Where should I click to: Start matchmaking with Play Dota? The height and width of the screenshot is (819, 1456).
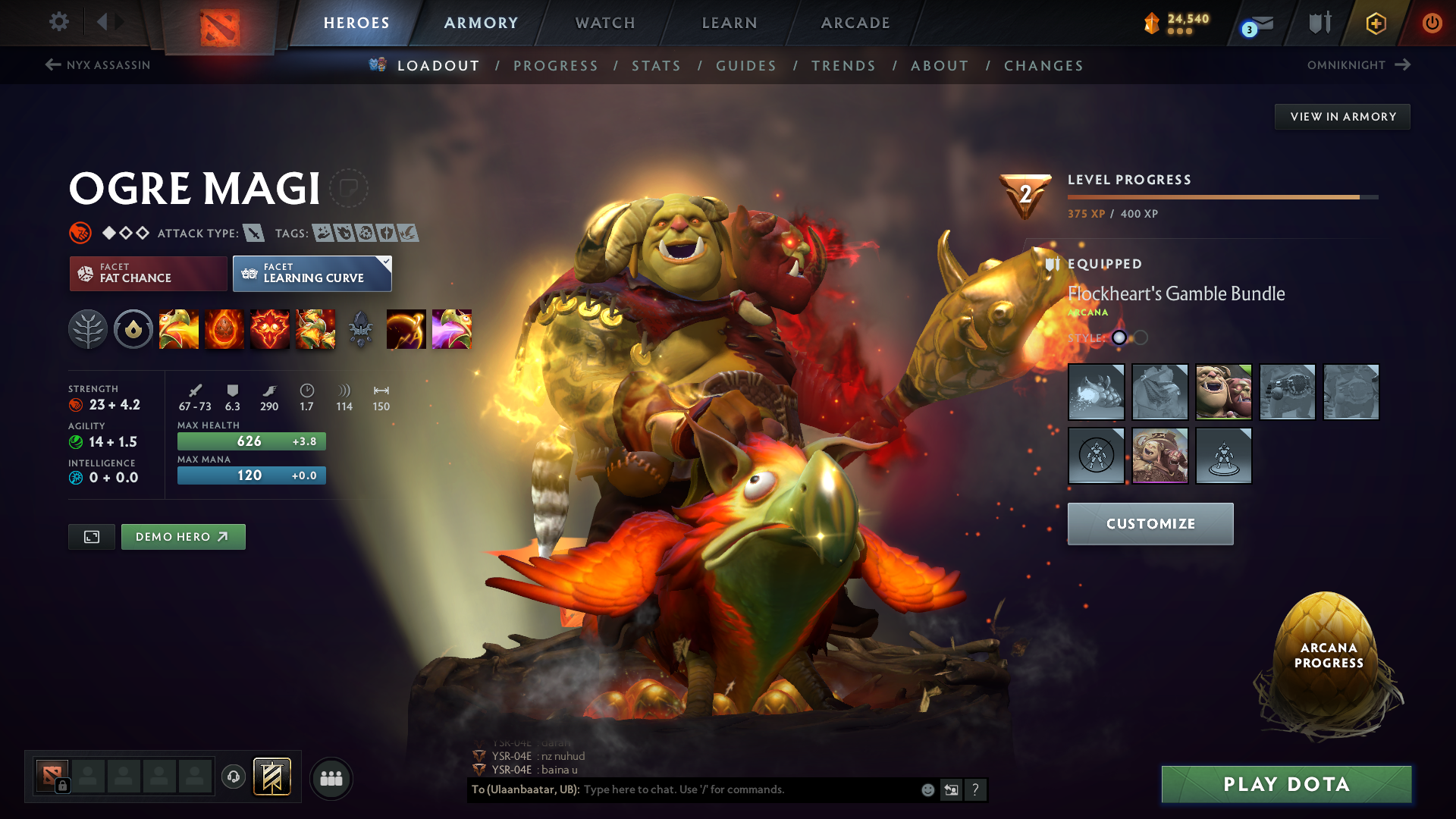[x=1286, y=784]
